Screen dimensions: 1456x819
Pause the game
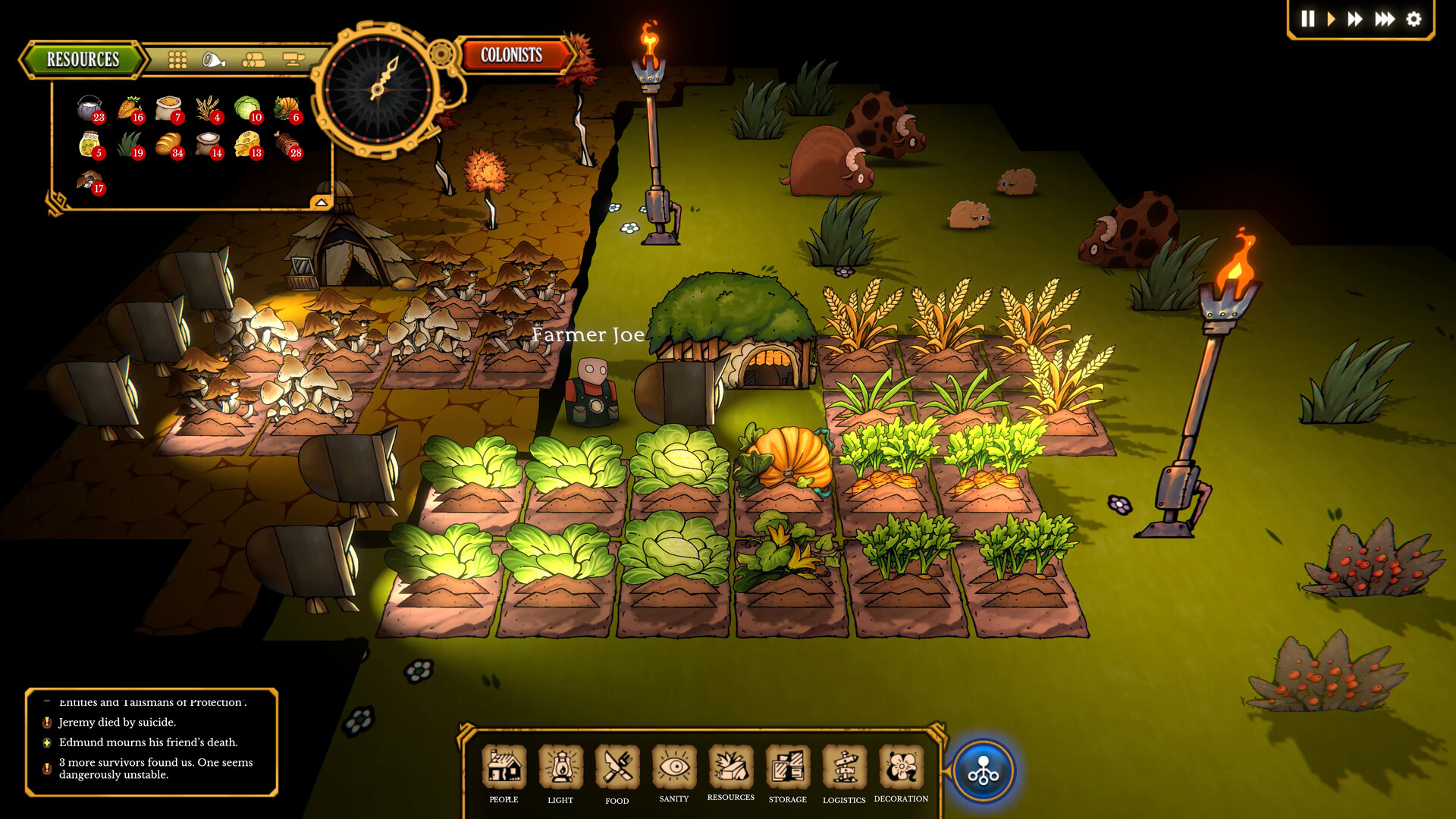pos(1308,19)
